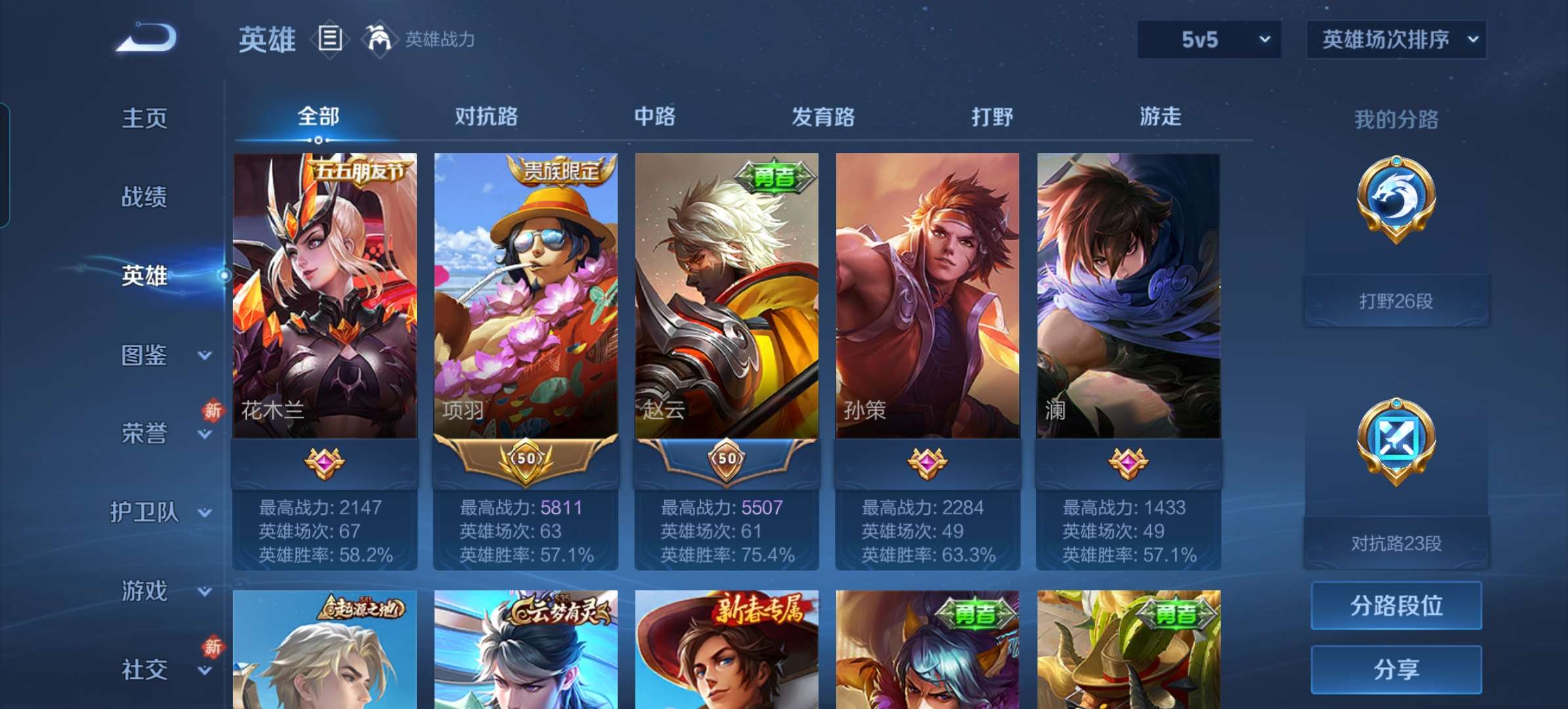1568x709 pixels.
Task: Expand the 图鉴 sidebar section
Action: tap(144, 355)
